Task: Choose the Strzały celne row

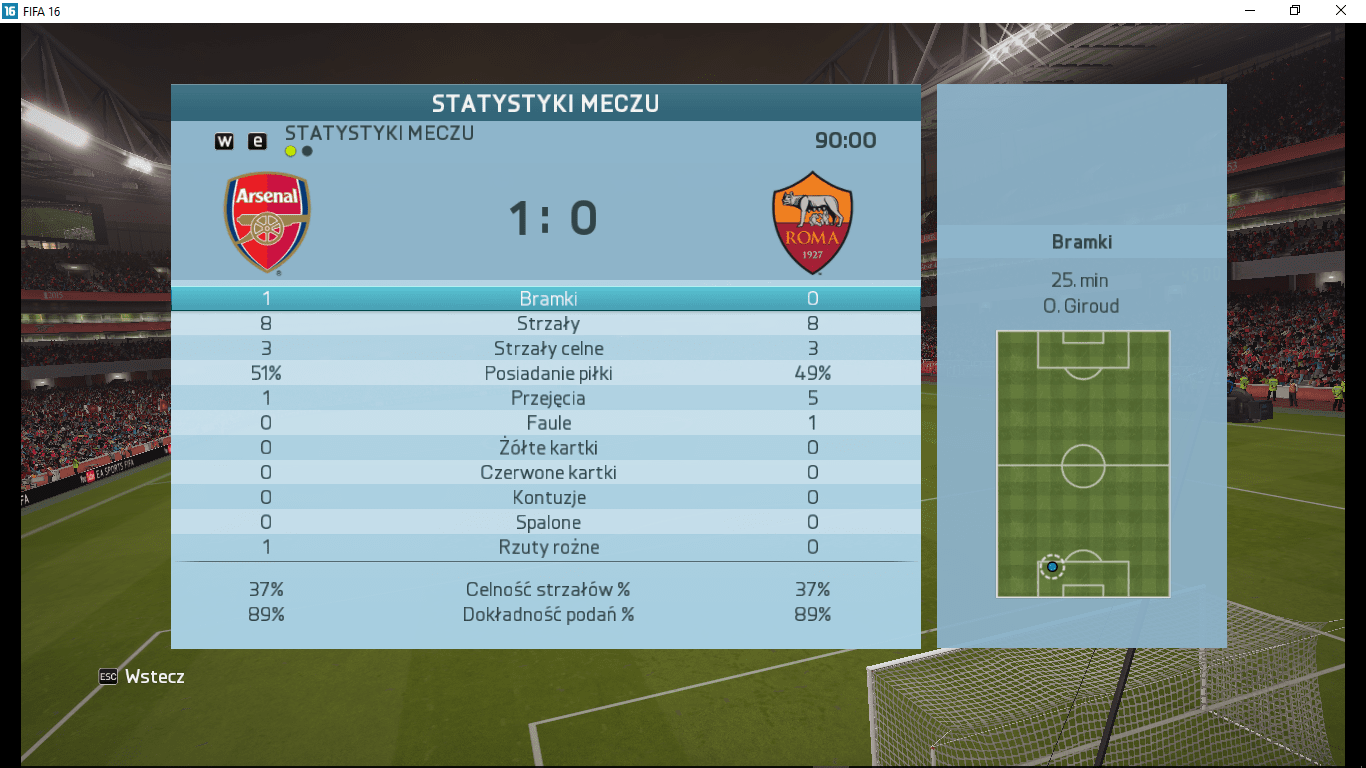Action: (547, 349)
